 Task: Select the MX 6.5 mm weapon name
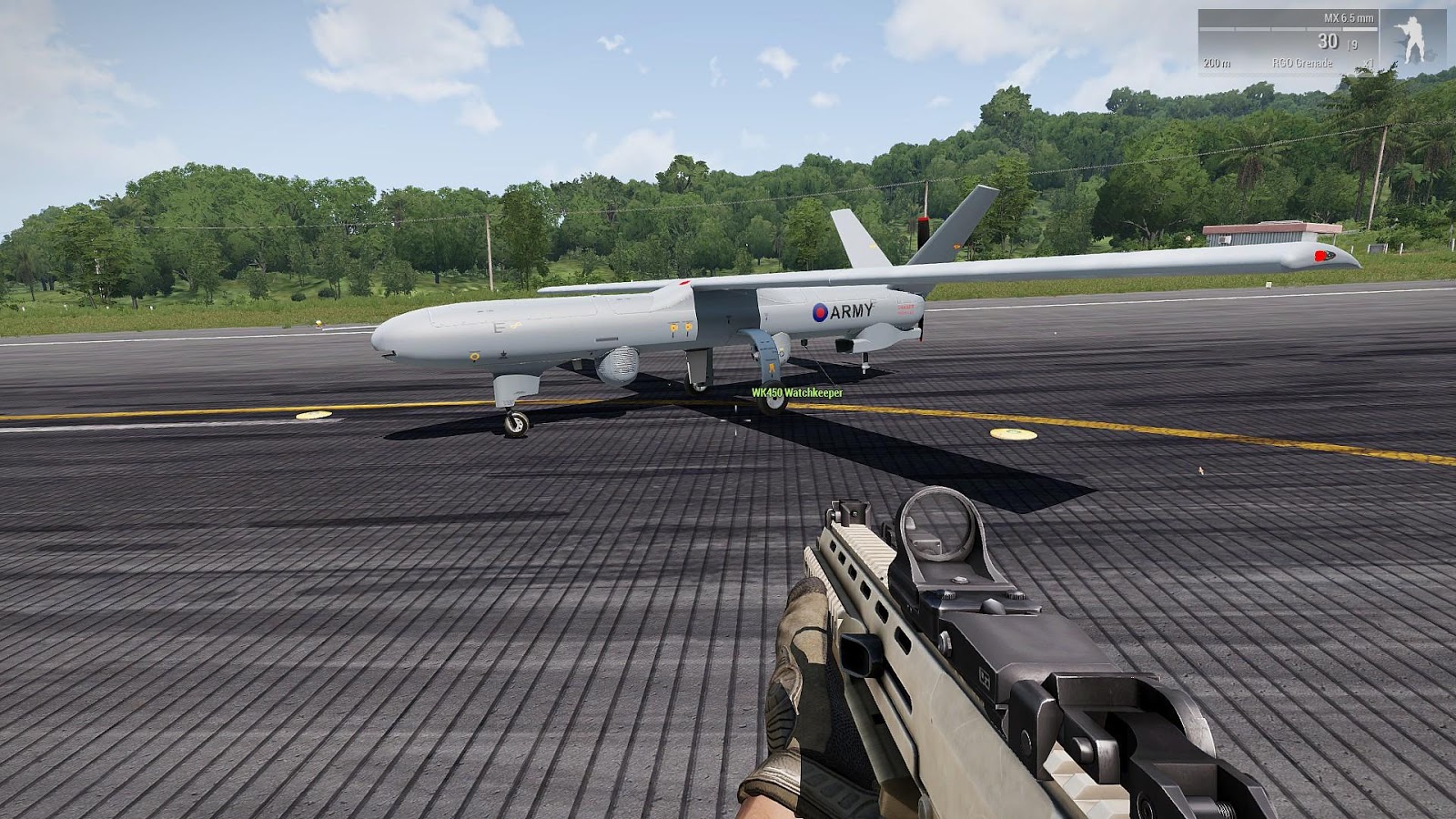click(x=1349, y=18)
